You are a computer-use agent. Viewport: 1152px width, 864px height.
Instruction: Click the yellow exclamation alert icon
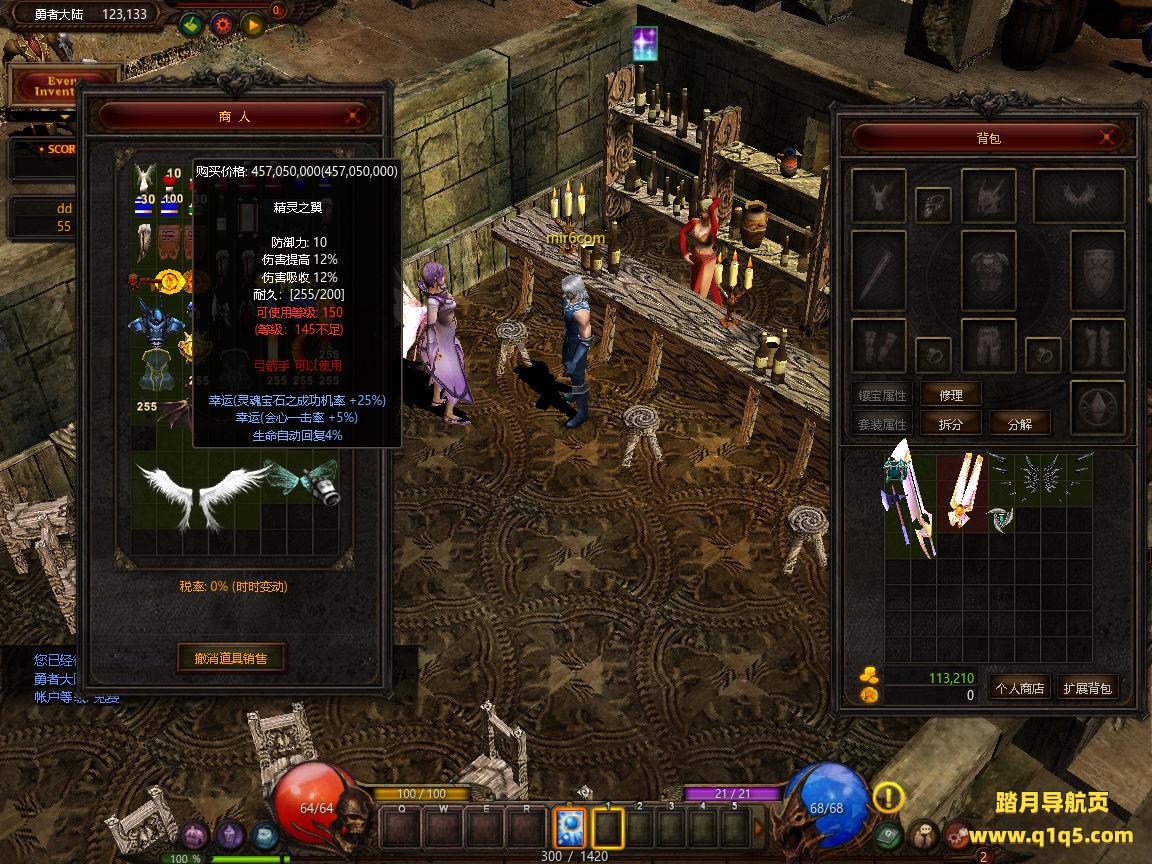[888, 797]
